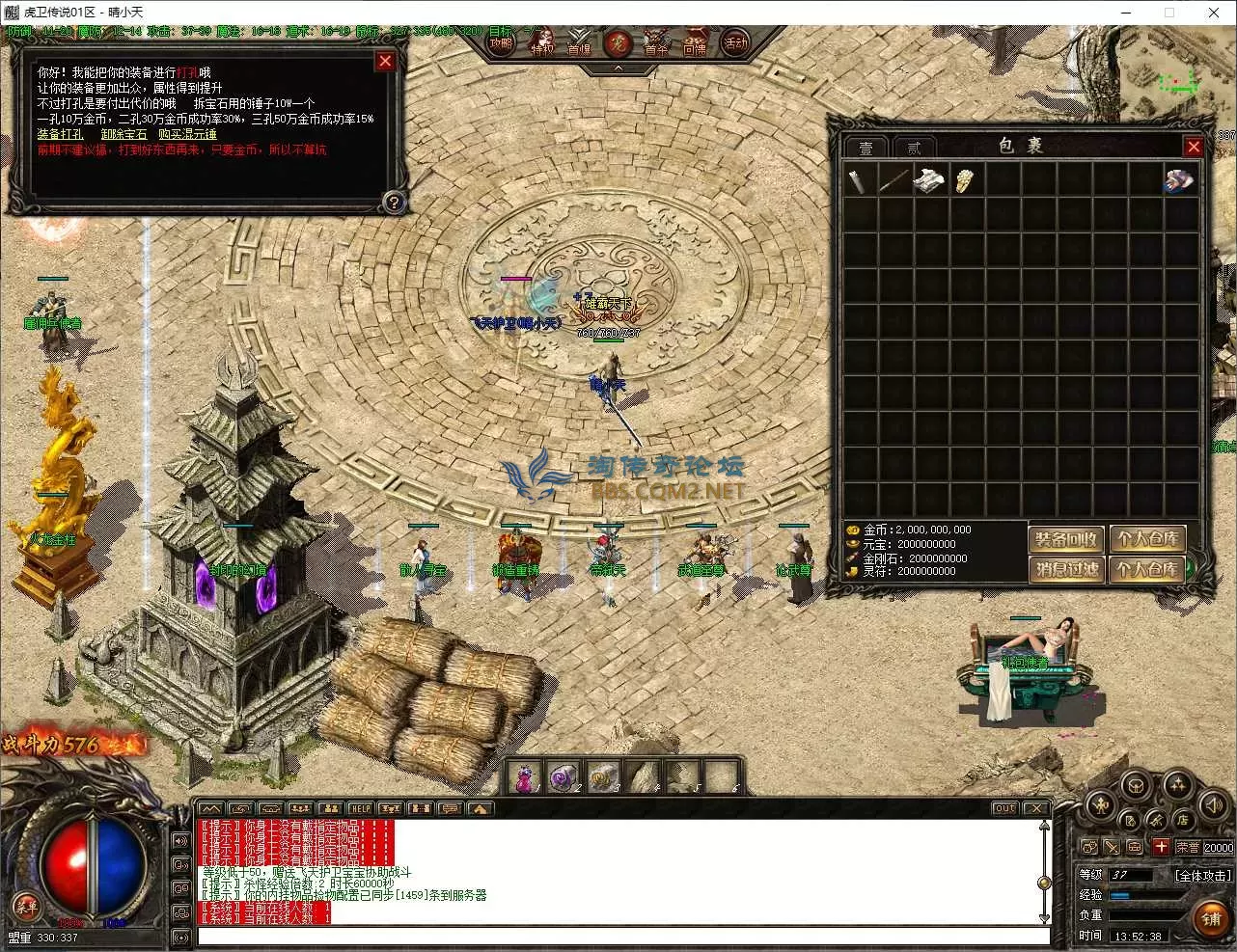Open the 回馈 rewards chest
This screenshot has width=1237, height=952.
click(695, 44)
